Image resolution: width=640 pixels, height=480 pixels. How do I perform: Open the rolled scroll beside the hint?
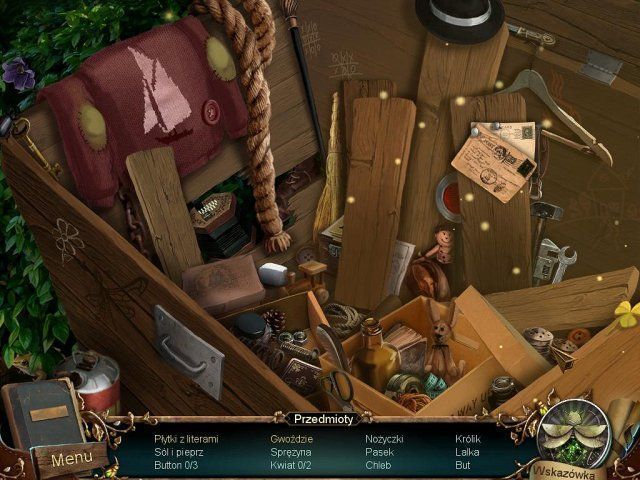pos(624,420)
